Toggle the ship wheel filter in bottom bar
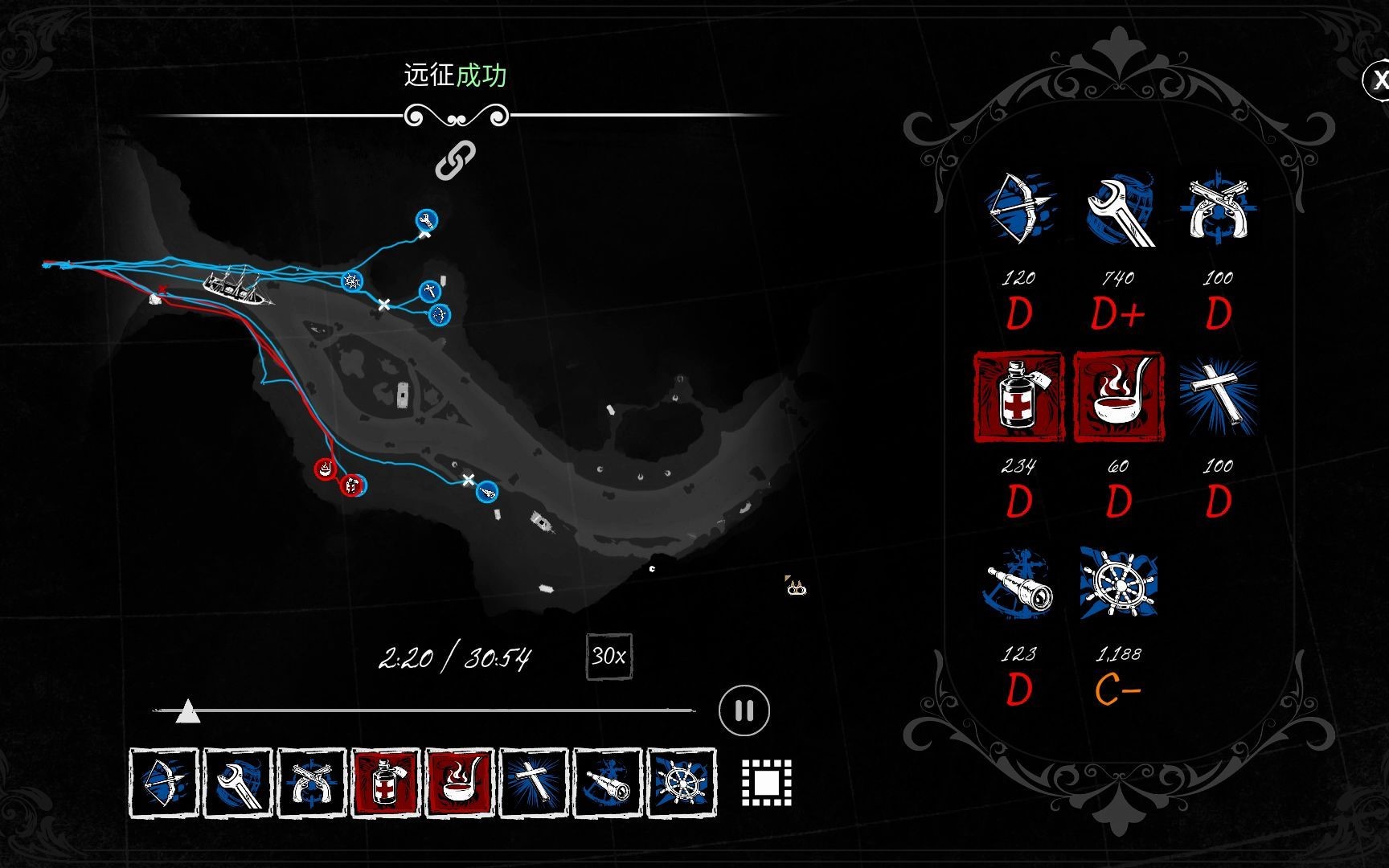 (682, 783)
